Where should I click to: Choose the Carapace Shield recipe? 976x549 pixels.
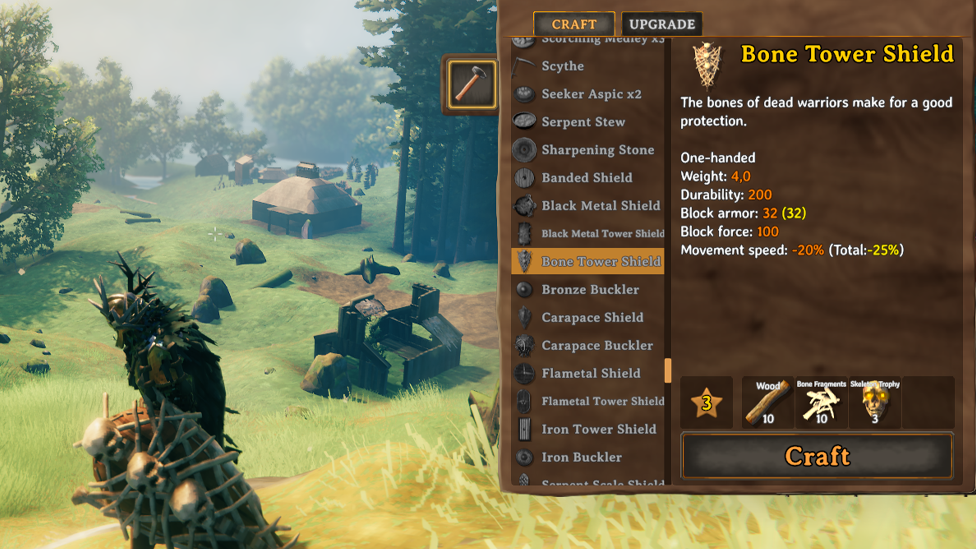tap(592, 318)
